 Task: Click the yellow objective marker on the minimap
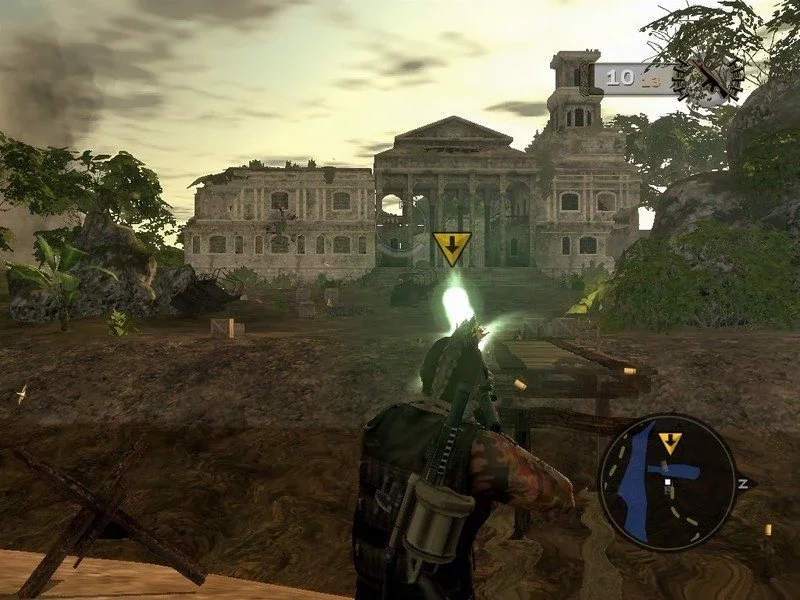(x=670, y=443)
